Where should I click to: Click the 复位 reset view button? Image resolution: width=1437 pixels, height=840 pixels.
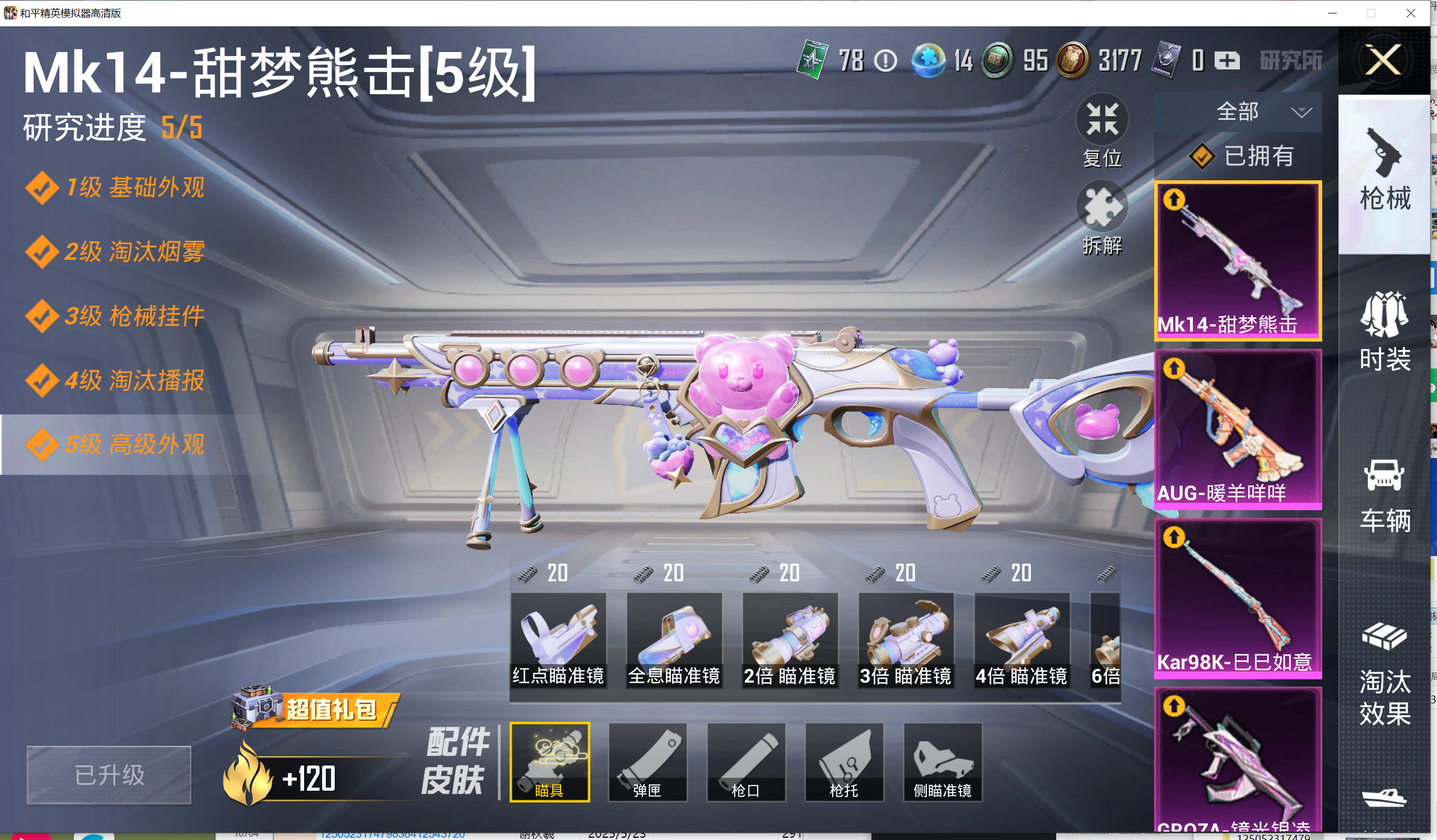[1102, 130]
